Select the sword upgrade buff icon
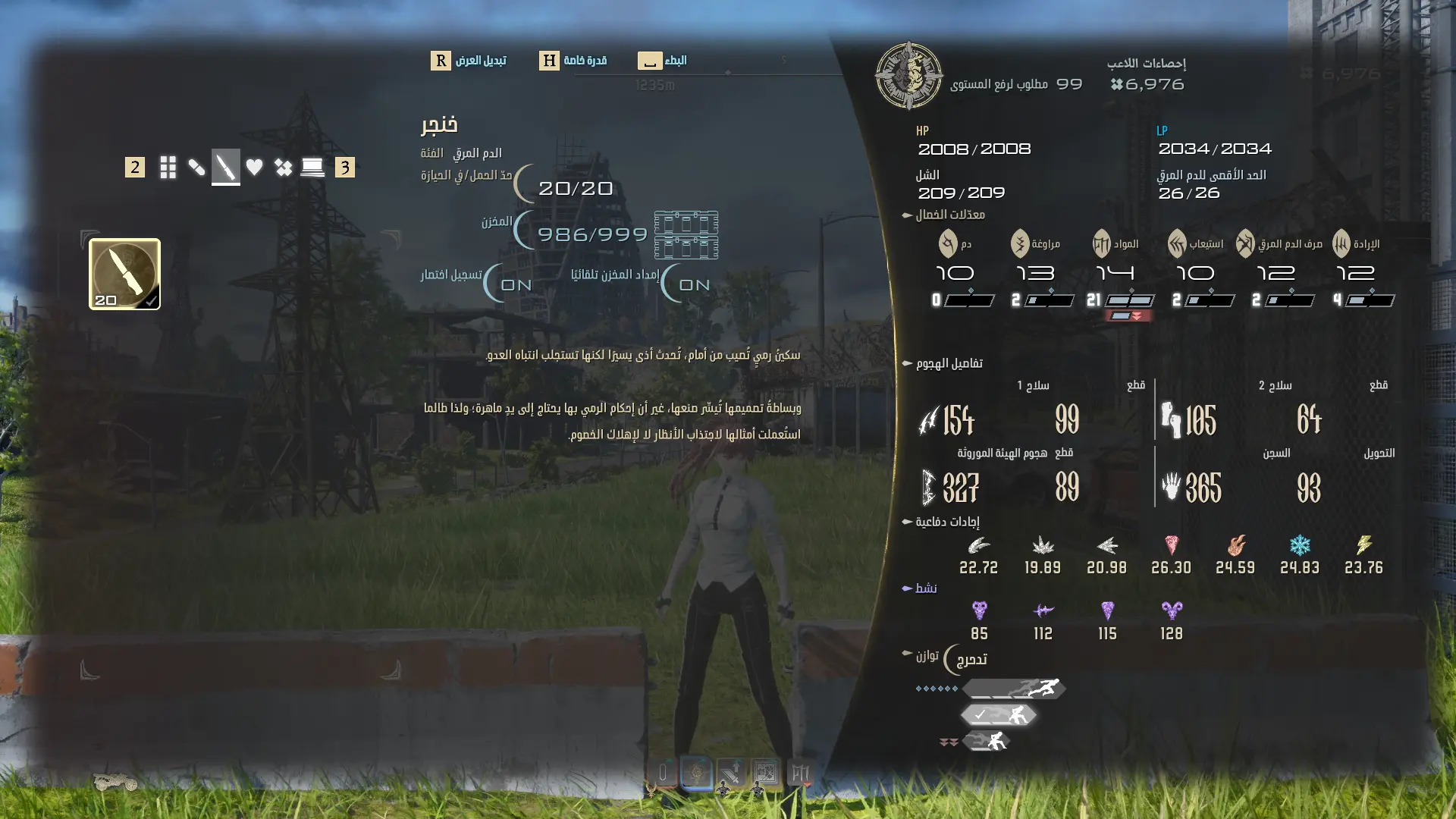The width and height of the screenshot is (1456, 819). [x=730, y=773]
